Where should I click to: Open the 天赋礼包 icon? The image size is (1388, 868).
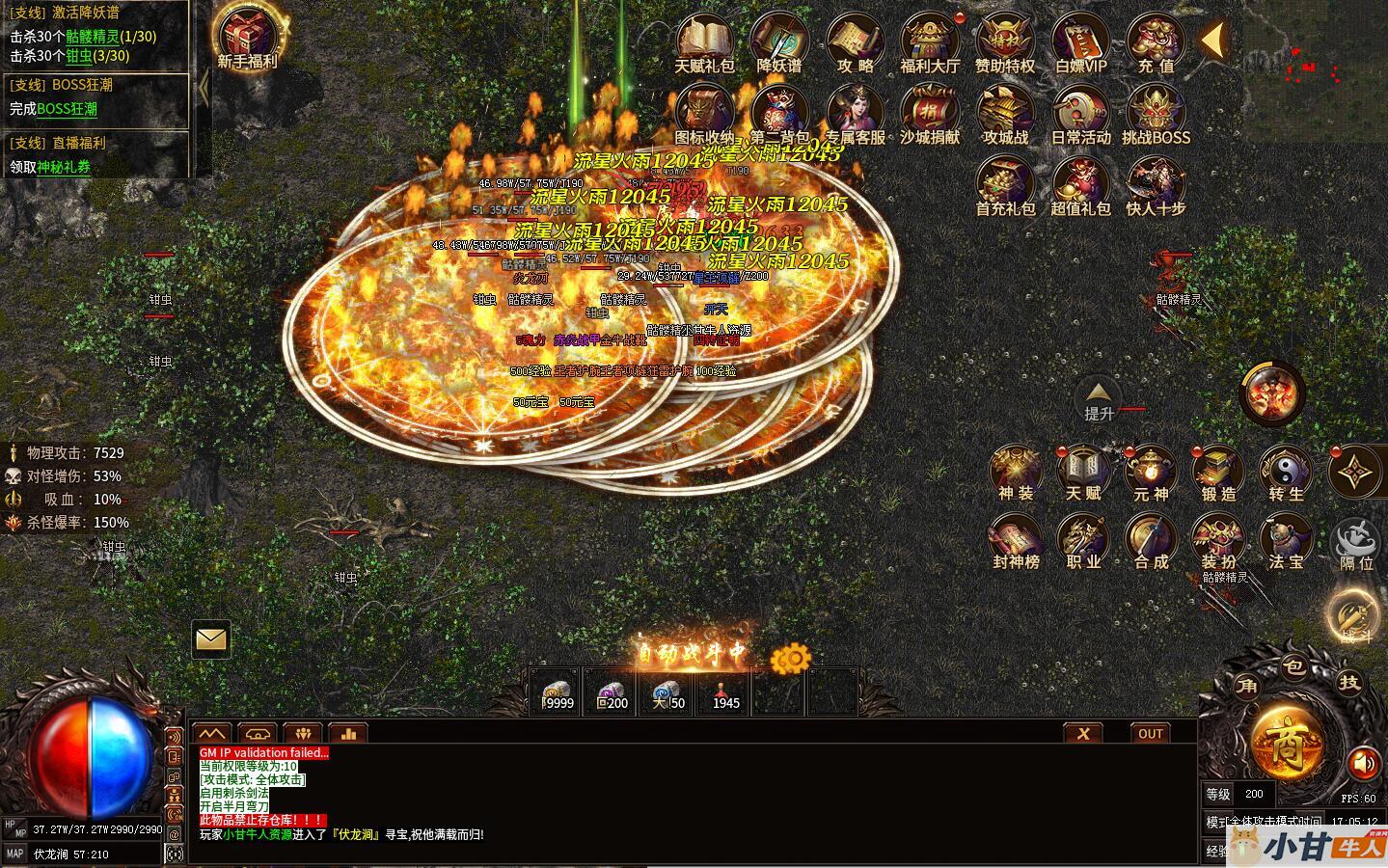coord(704,41)
